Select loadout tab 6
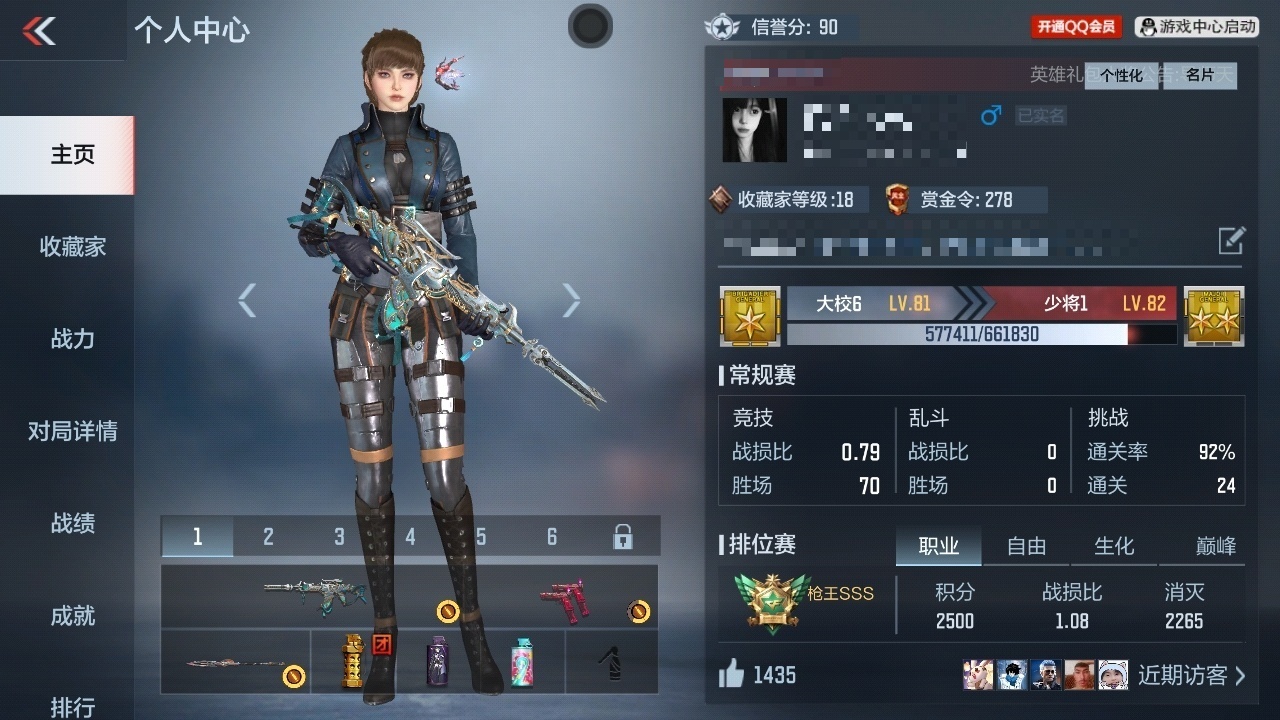Image resolution: width=1280 pixels, height=720 pixels. [x=551, y=537]
